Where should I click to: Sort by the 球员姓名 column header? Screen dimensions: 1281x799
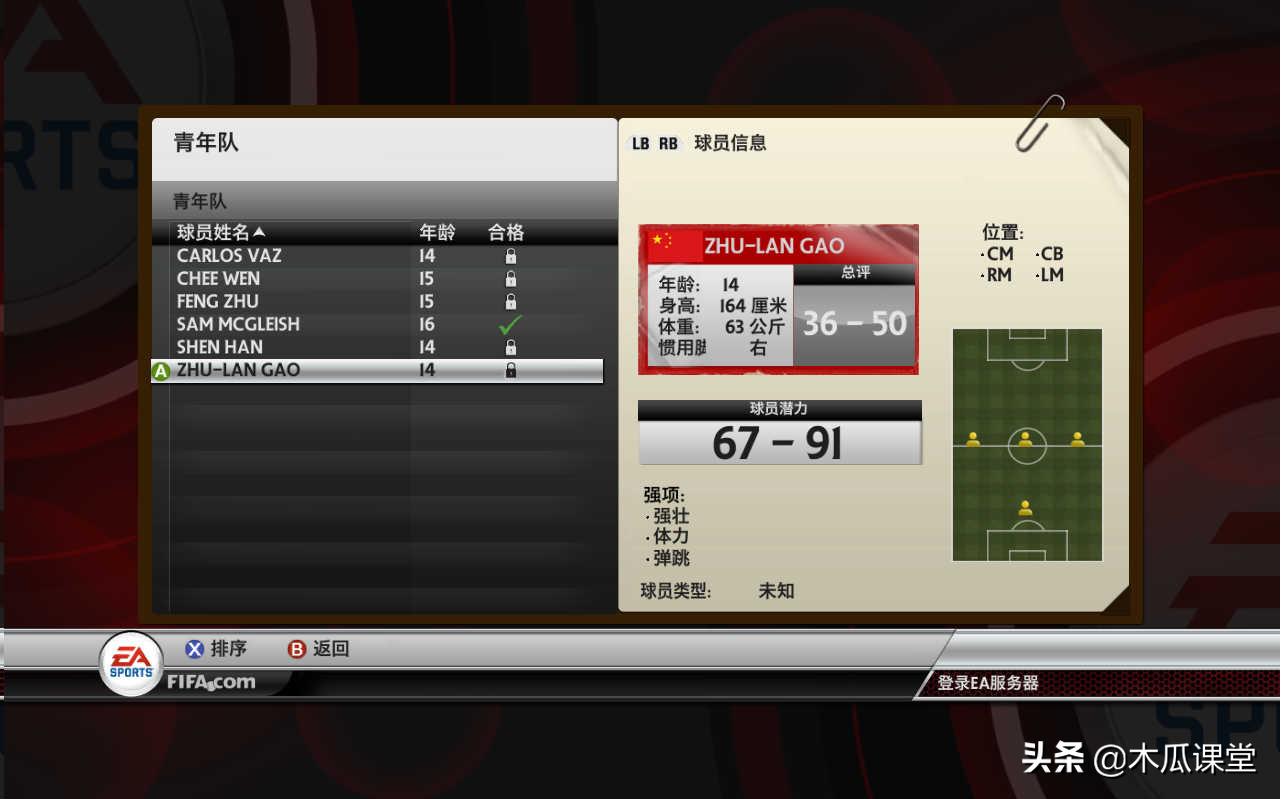221,233
